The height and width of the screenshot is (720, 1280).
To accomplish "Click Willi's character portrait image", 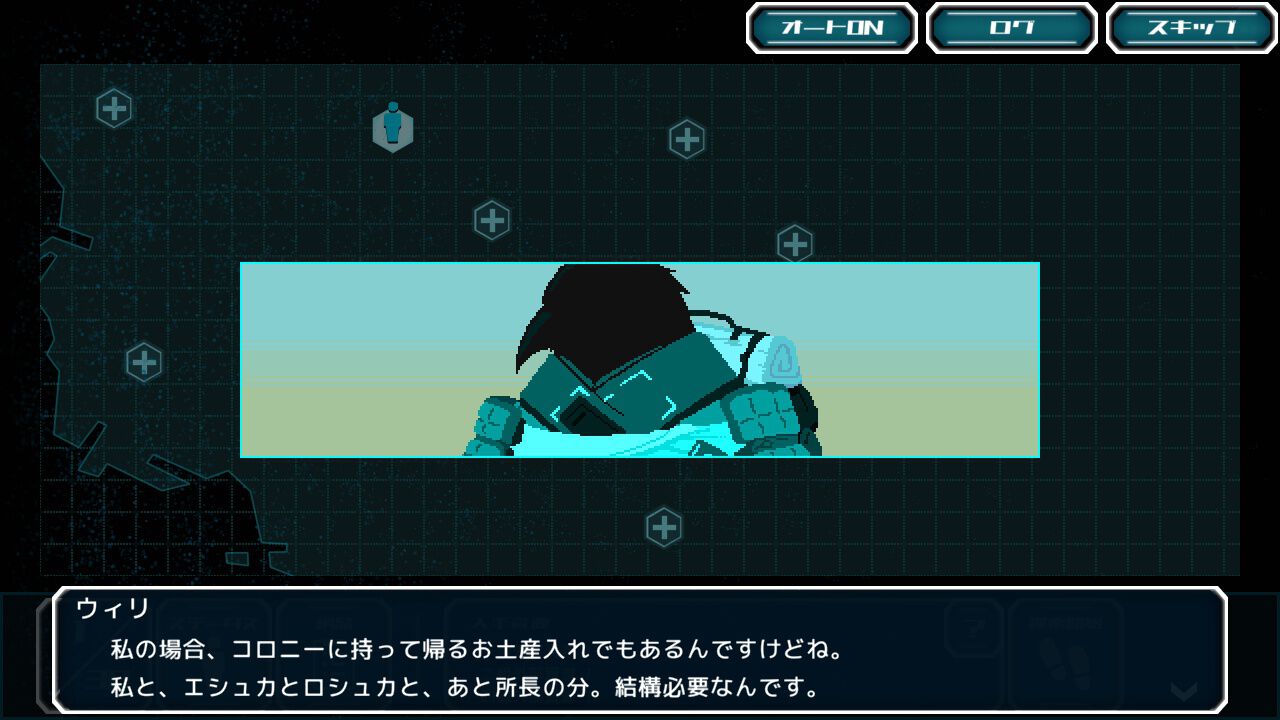I will (x=640, y=360).
